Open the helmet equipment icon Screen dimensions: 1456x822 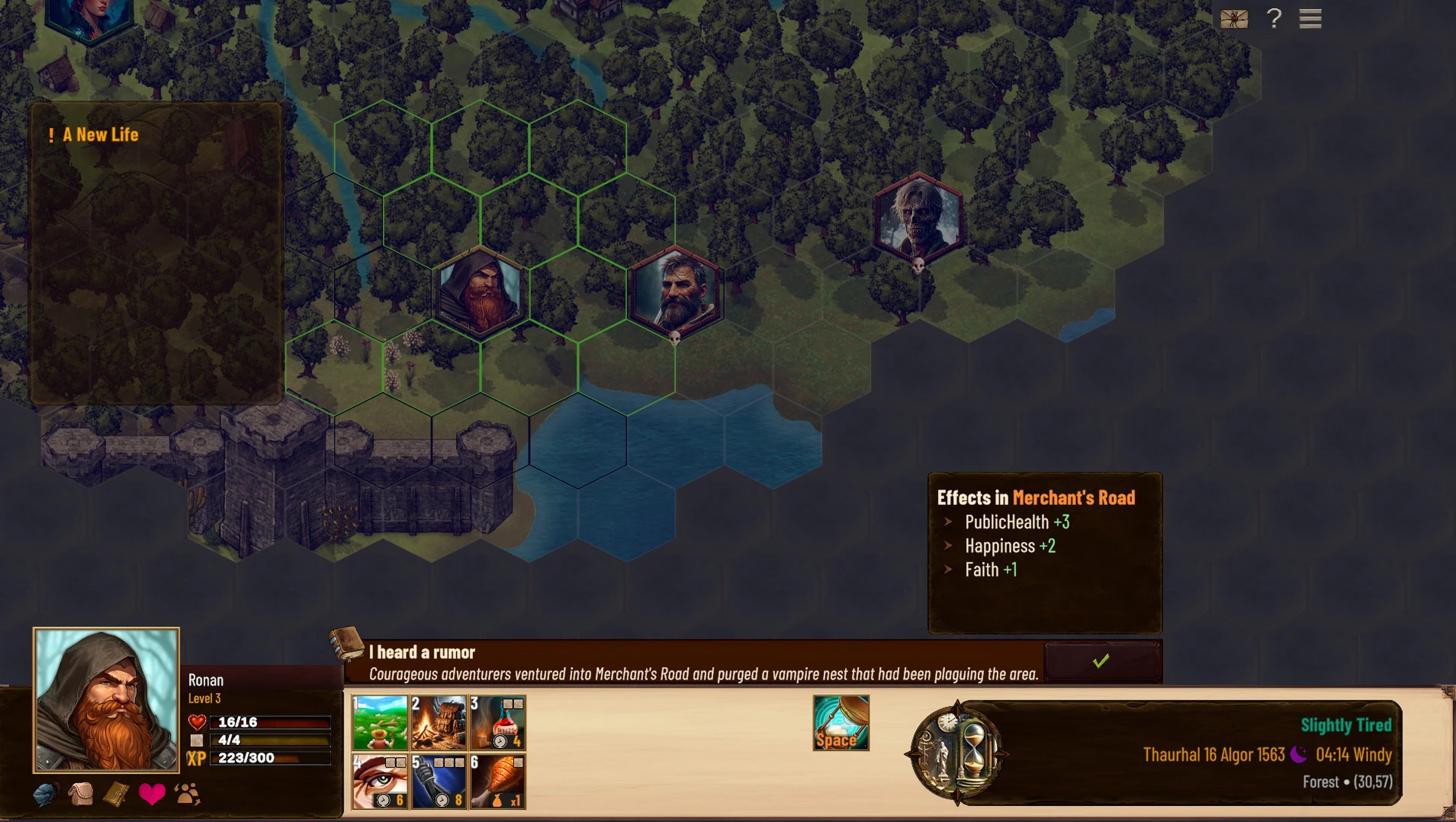pos(45,794)
